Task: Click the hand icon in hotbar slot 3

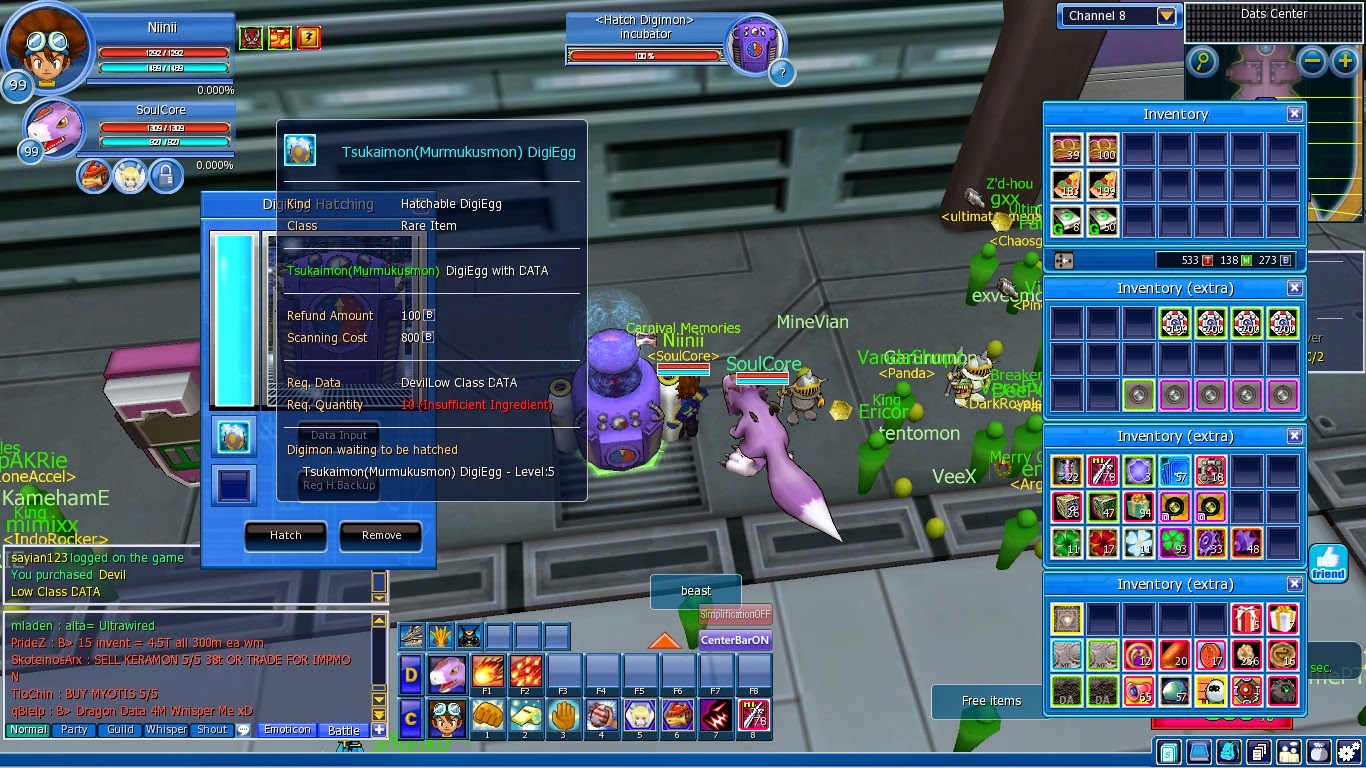Action: (x=564, y=716)
